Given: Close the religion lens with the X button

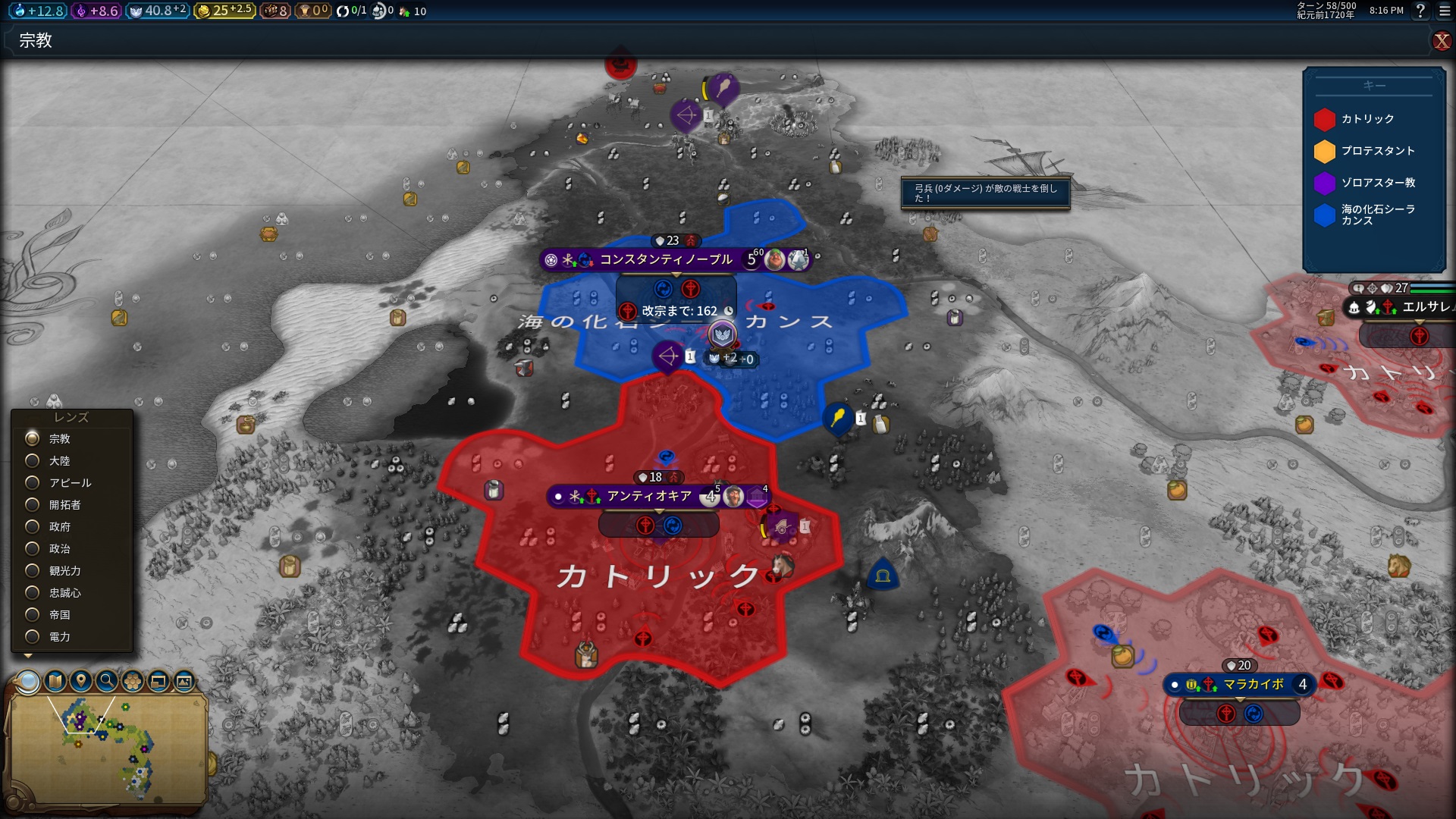Looking at the screenshot, I should 1441,41.
